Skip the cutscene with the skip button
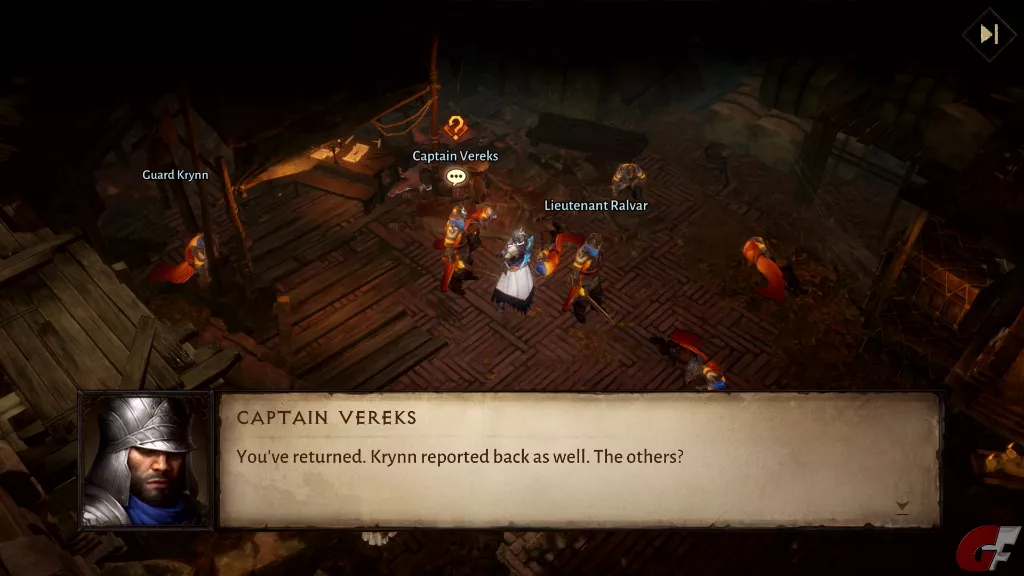The image size is (1024, 576). click(x=989, y=34)
